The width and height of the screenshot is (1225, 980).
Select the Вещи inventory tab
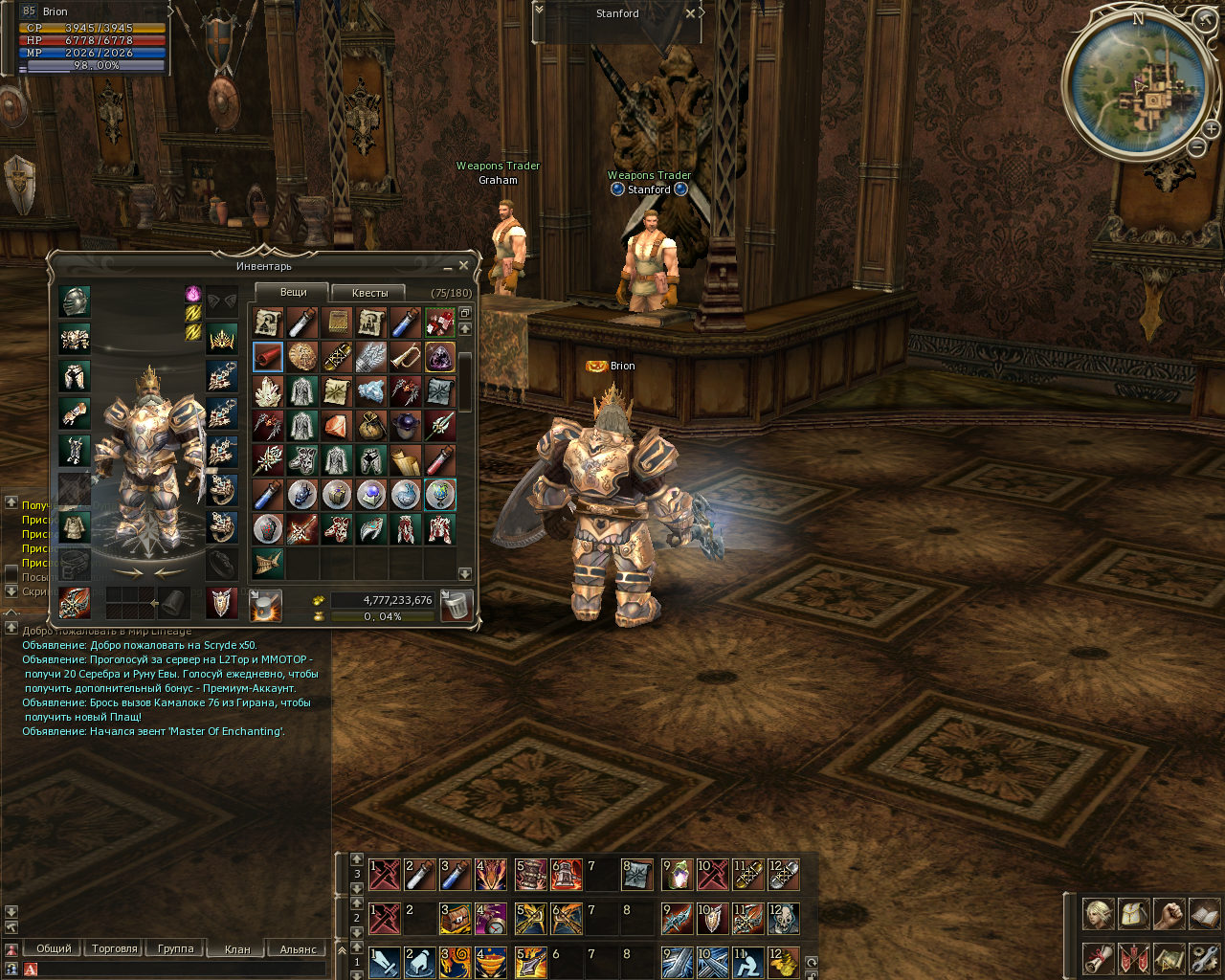tap(293, 292)
